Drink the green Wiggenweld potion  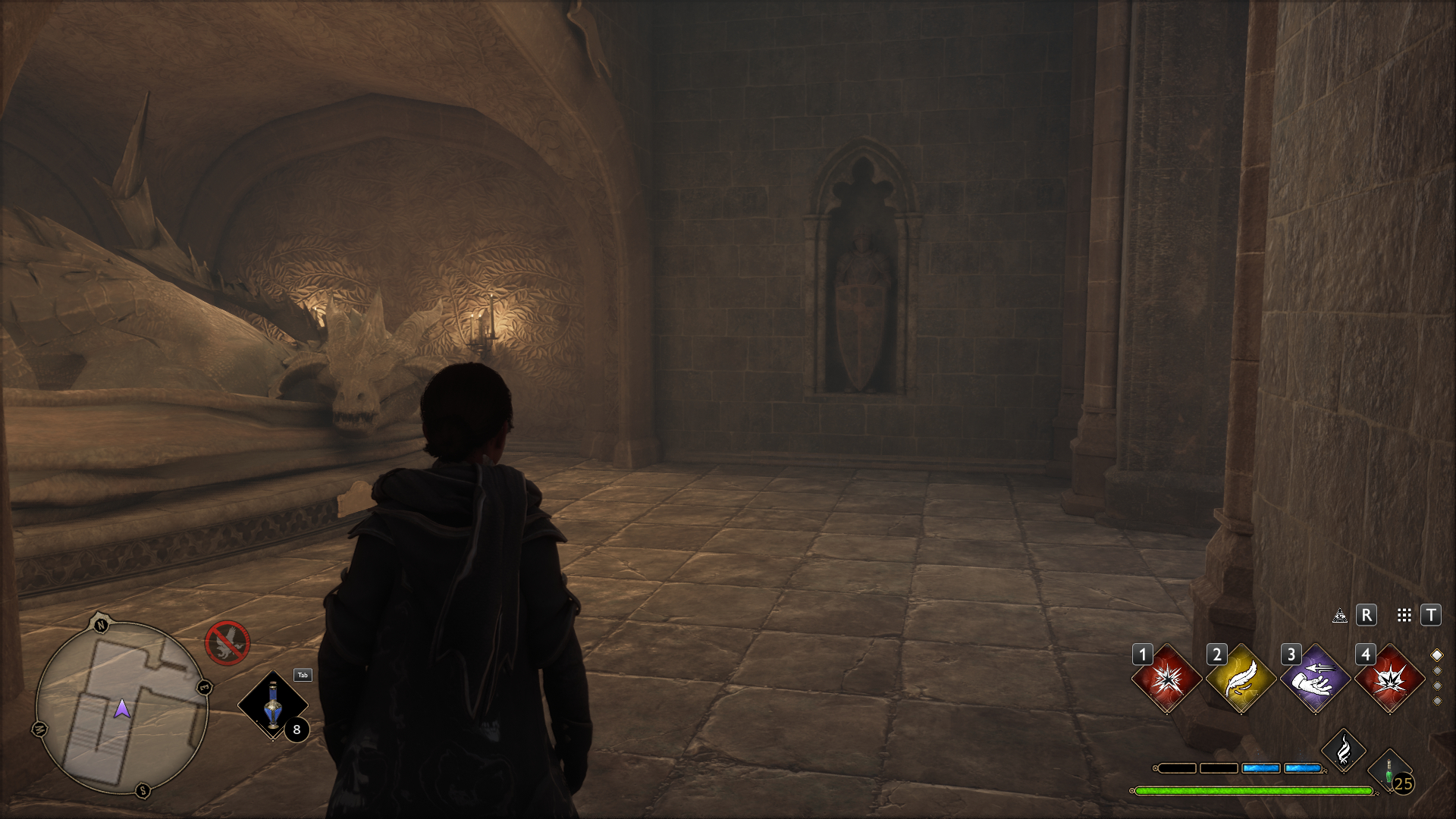[x=1390, y=772]
